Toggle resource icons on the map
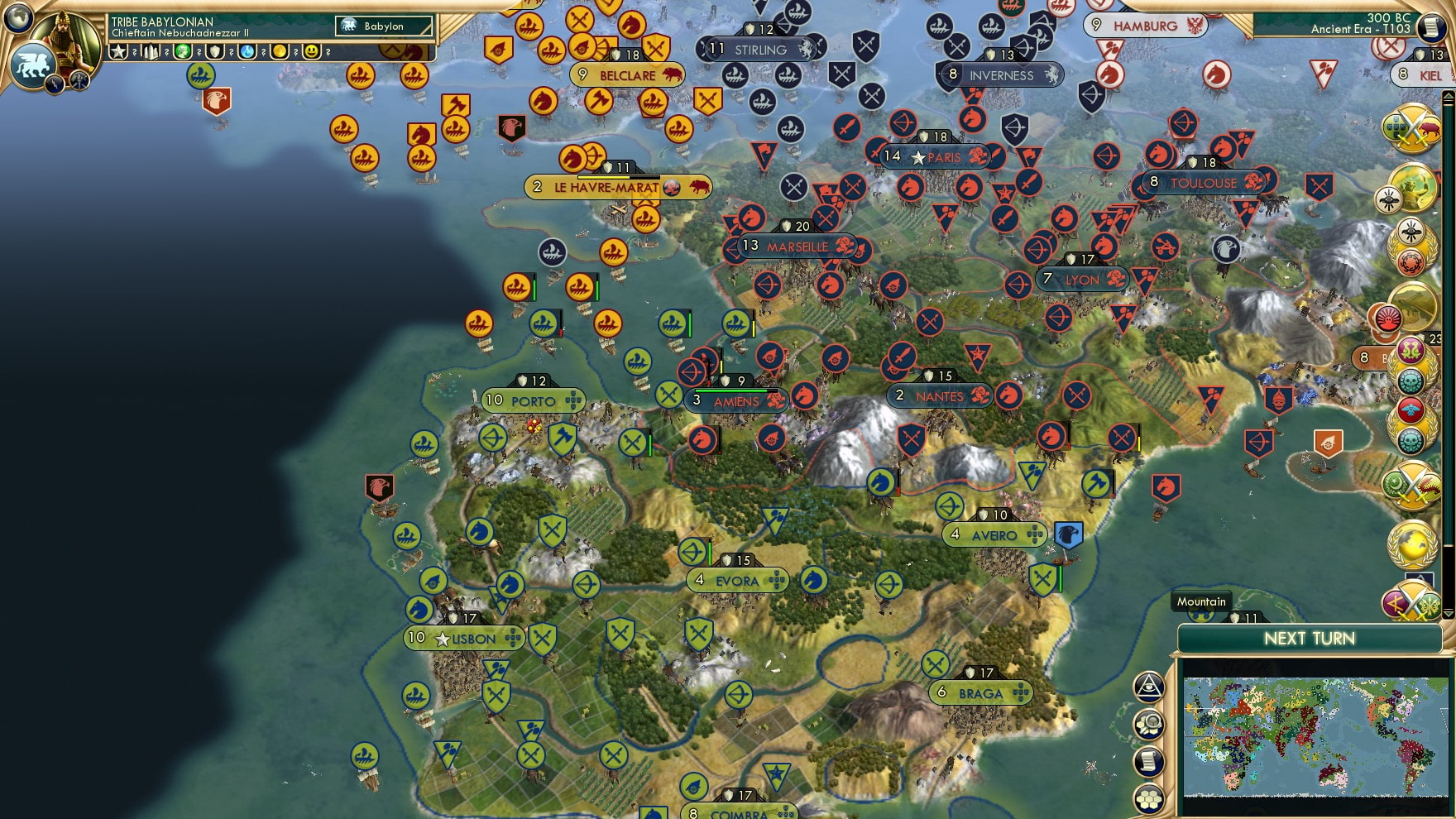 (1149, 724)
